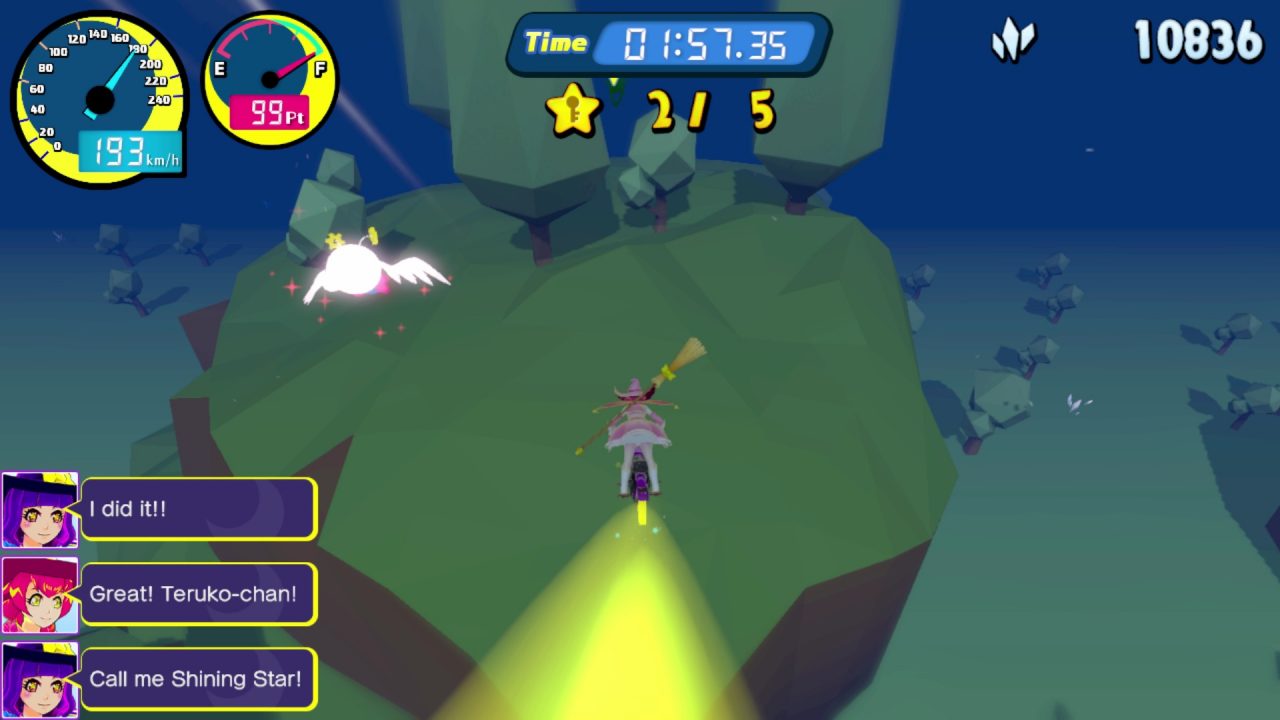Image resolution: width=1280 pixels, height=720 pixels.
Task: Click the star key objective tracker icon
Action: (573, 110)
